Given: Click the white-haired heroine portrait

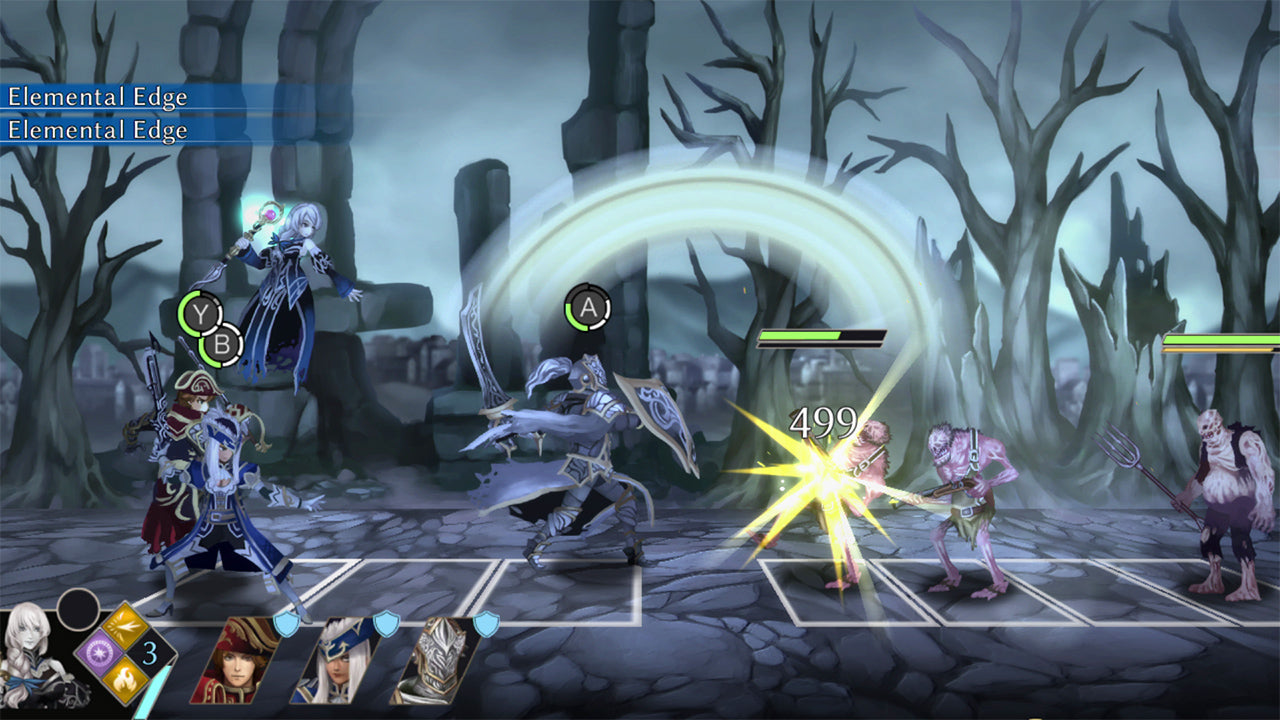Looking at the screenshot, I should (28, 660).
